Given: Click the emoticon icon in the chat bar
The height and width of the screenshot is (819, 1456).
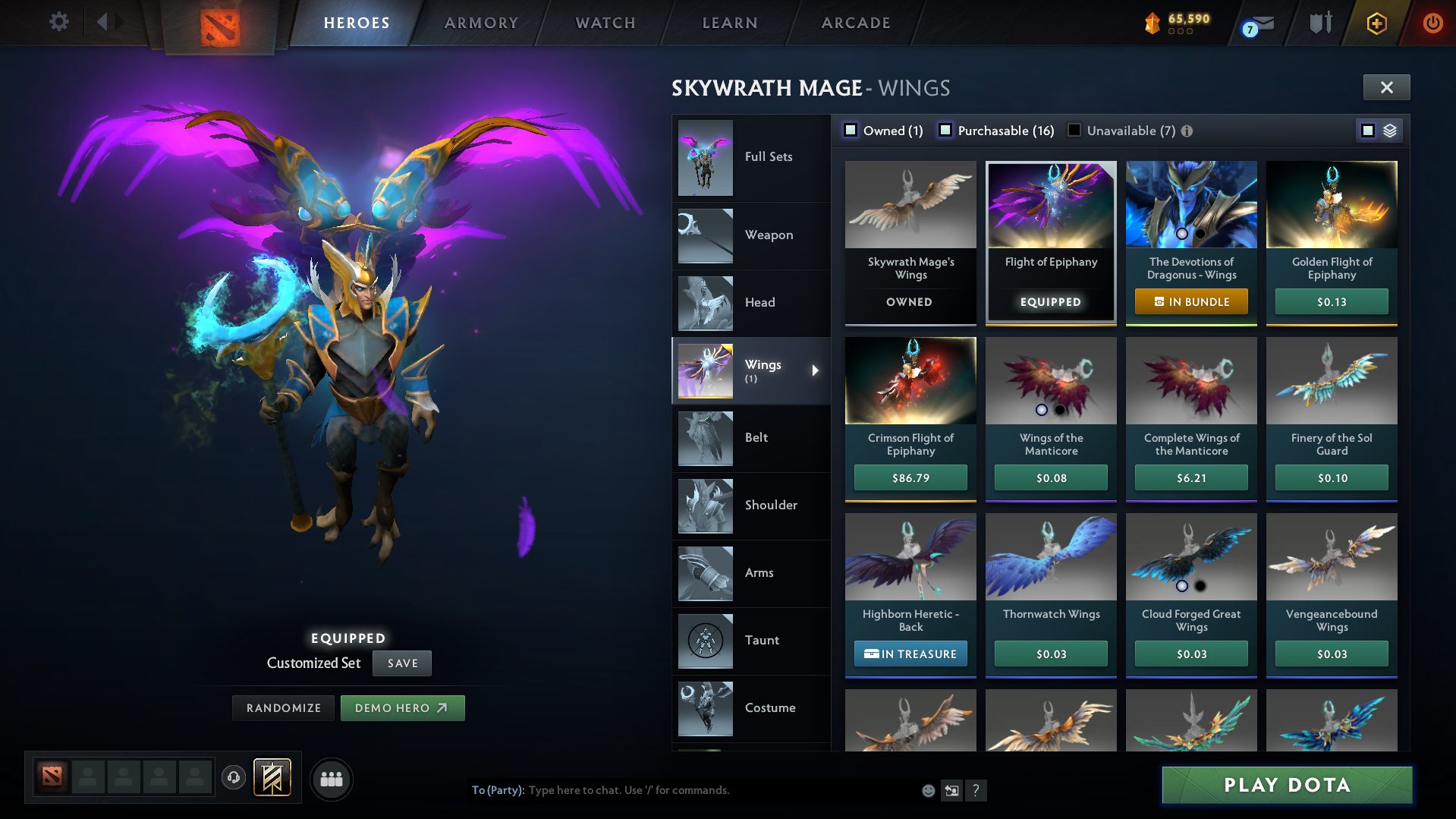Looking at the screenshot, I should click(x=927, y=790).
